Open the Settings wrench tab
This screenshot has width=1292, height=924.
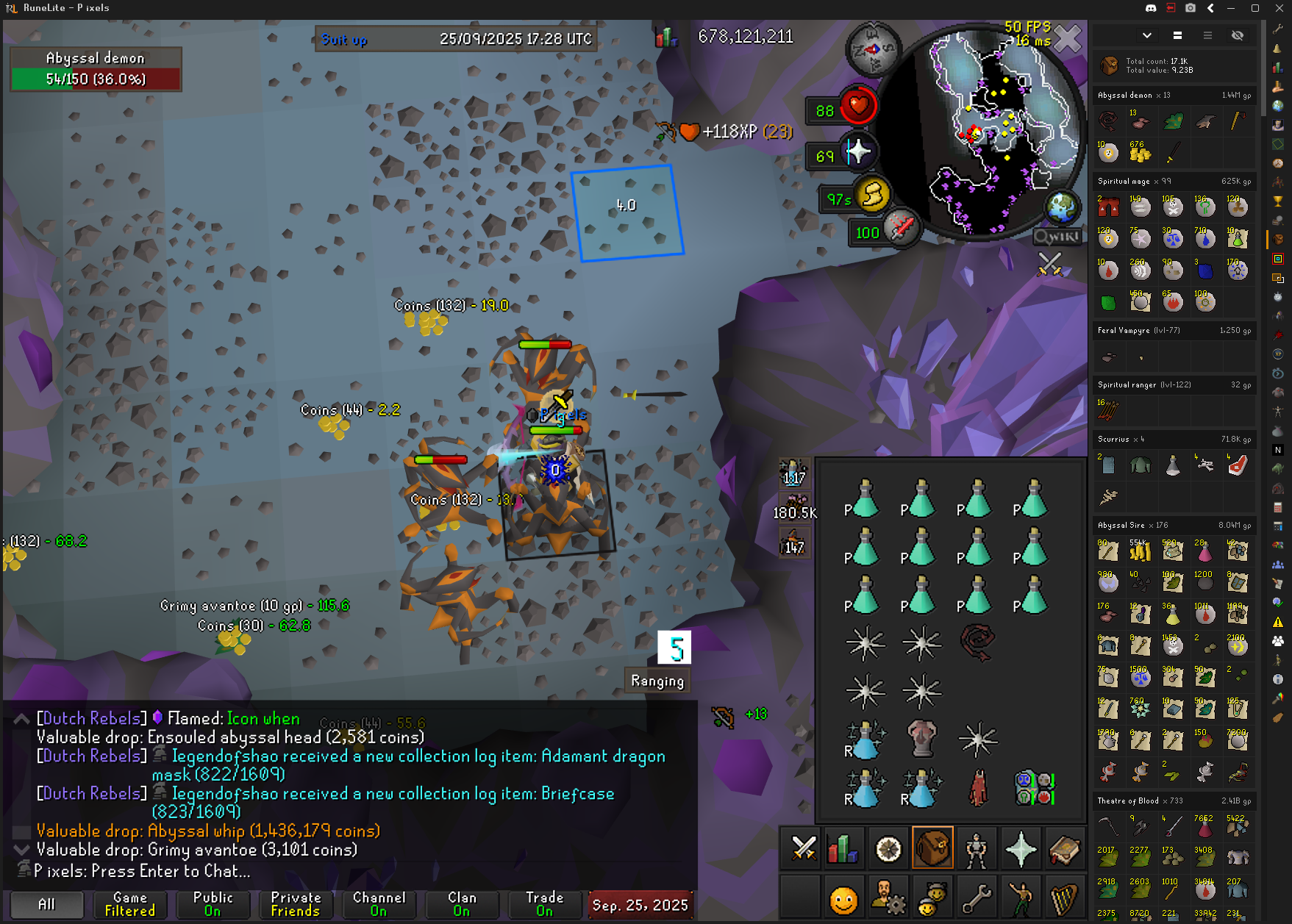[x=977, y=898]
